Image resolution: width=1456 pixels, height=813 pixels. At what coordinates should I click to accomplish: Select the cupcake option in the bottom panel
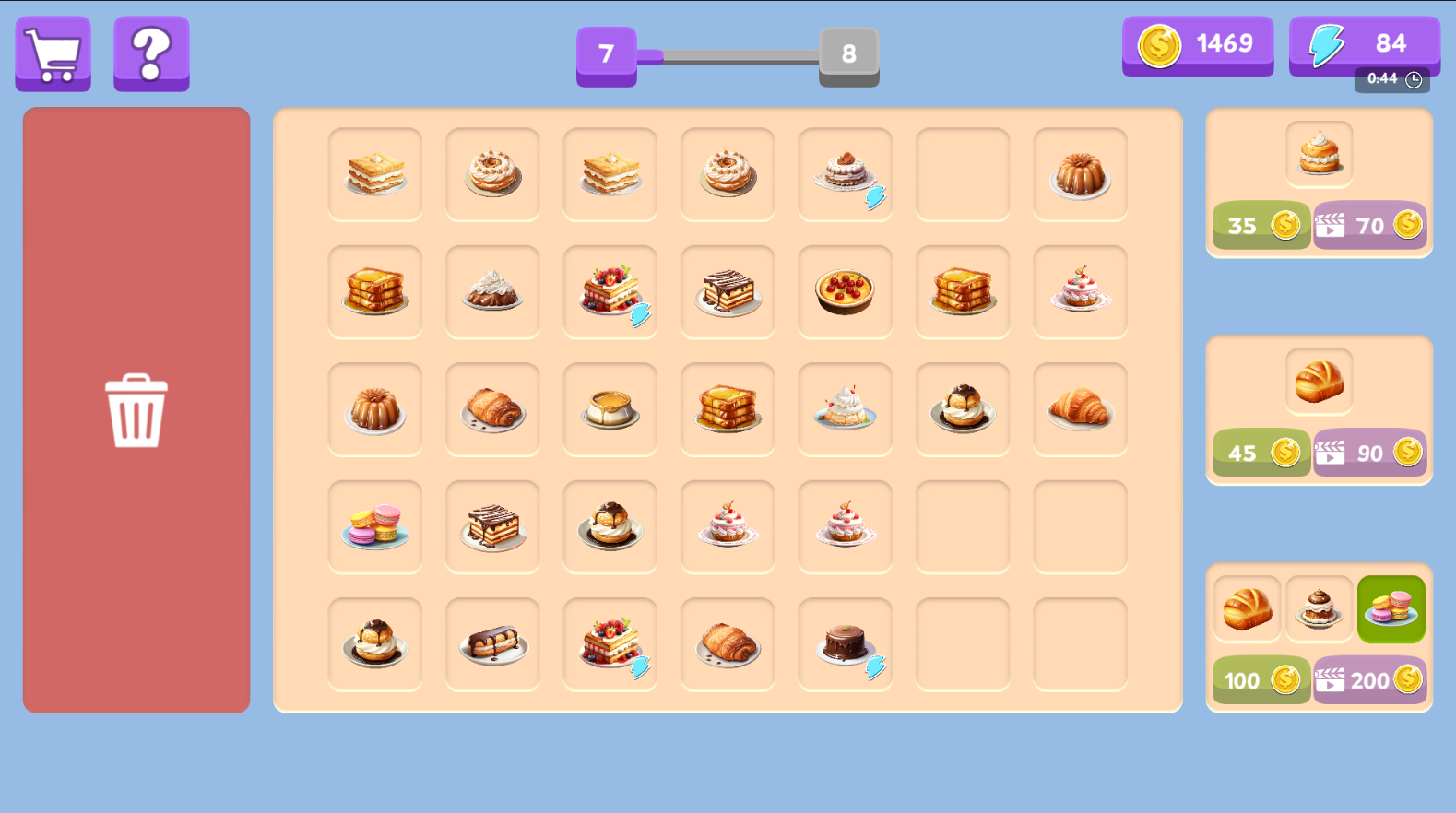click(x=1320, y=609)
